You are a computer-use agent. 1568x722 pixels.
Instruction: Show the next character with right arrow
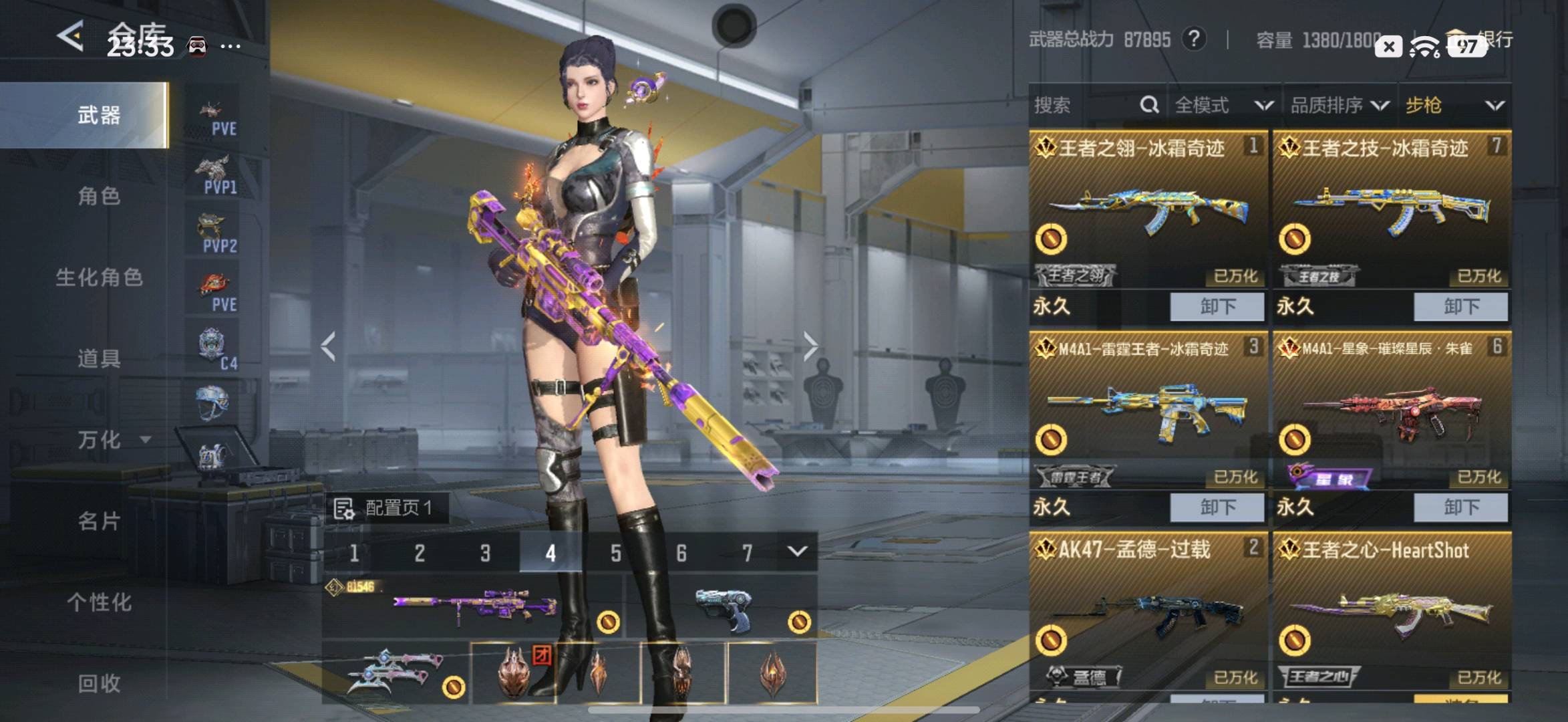[x=810, y=346]
